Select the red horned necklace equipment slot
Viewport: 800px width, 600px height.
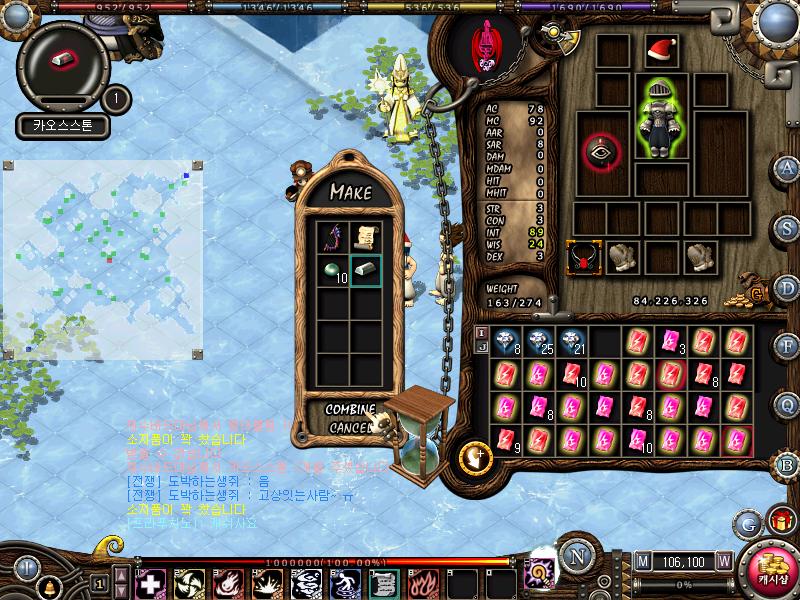coord(582,257)
